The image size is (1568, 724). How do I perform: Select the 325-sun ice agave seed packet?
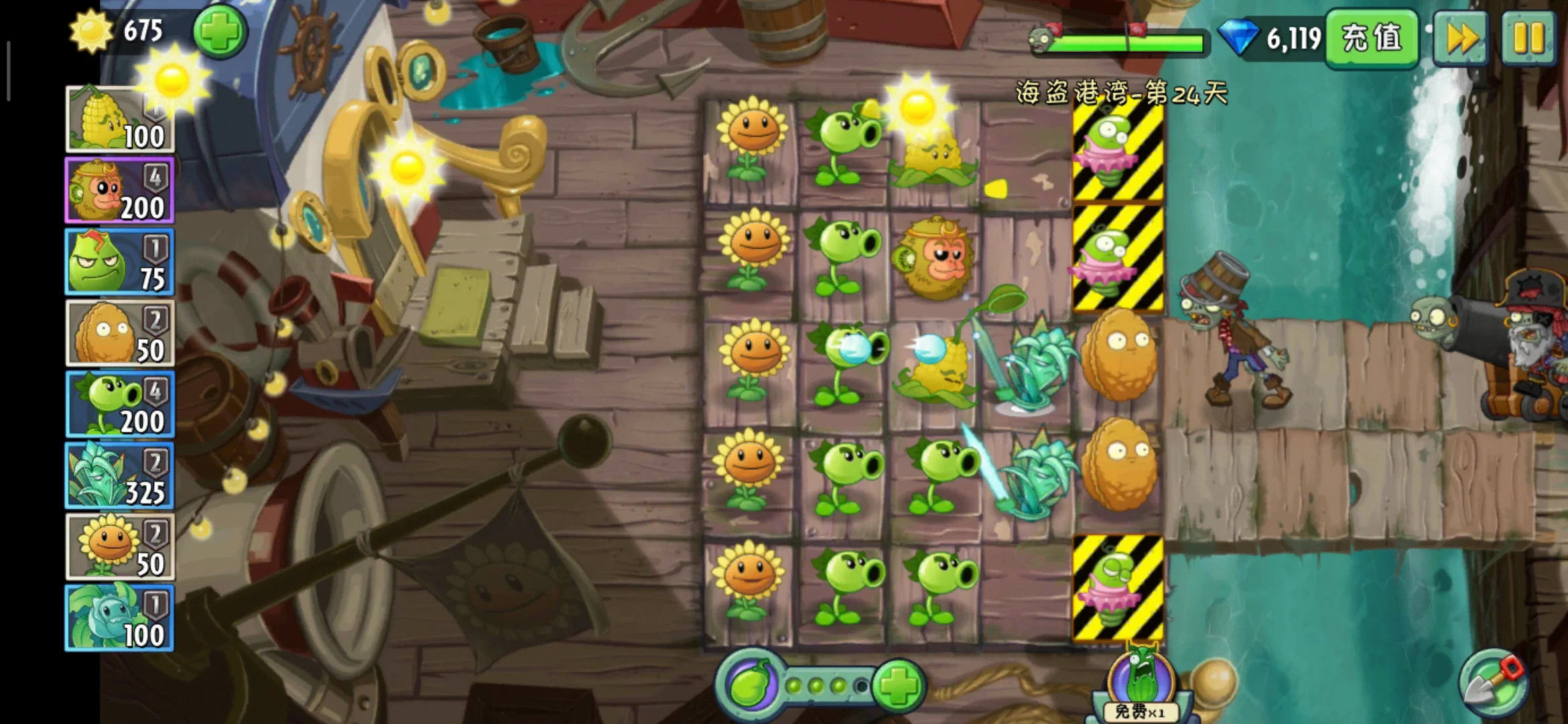coord(119,475)
